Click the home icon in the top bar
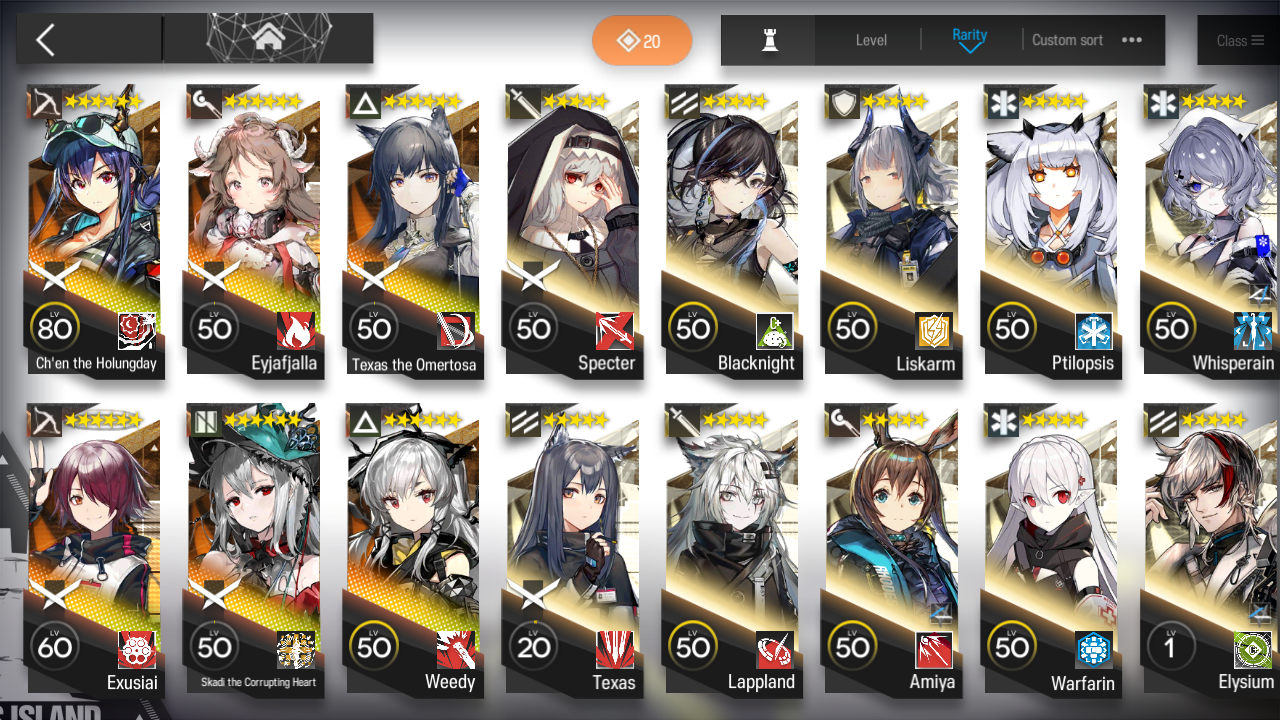This screenshot has height=720, width=1280. [266, 36]
